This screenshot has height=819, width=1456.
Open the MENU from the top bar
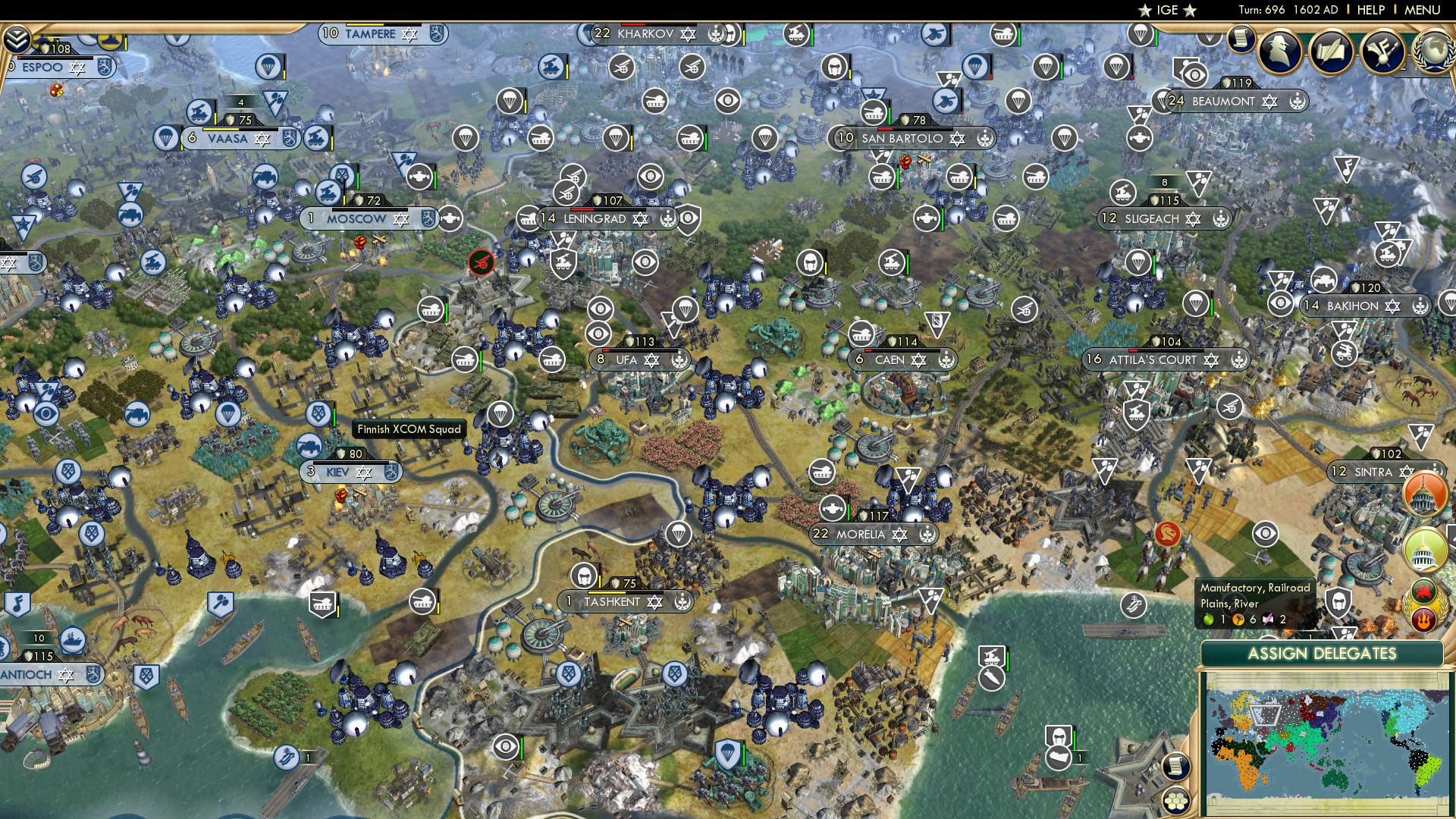(x=1424, y=10)
